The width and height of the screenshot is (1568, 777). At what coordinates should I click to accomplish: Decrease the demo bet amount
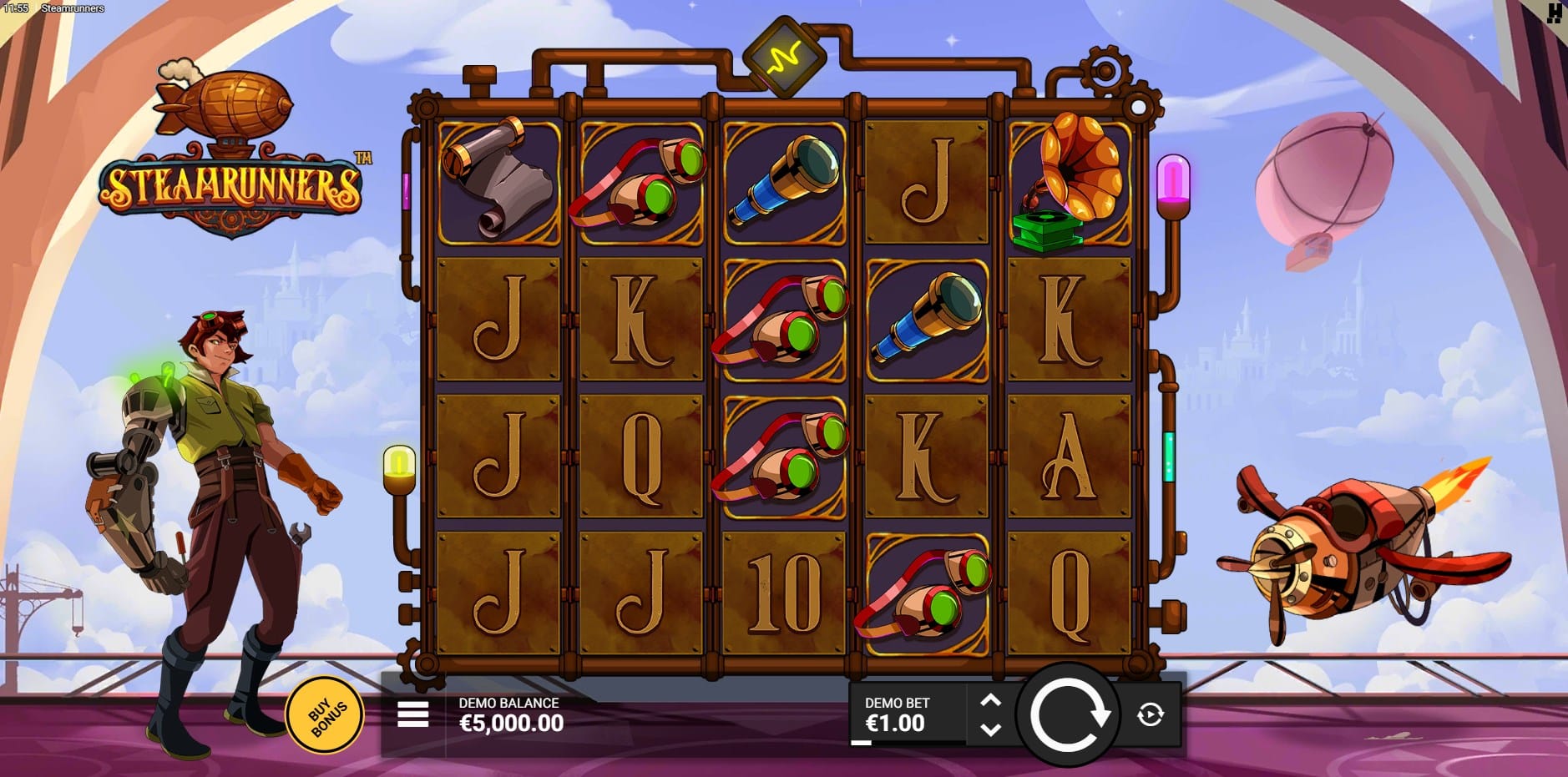coord(990,729)
